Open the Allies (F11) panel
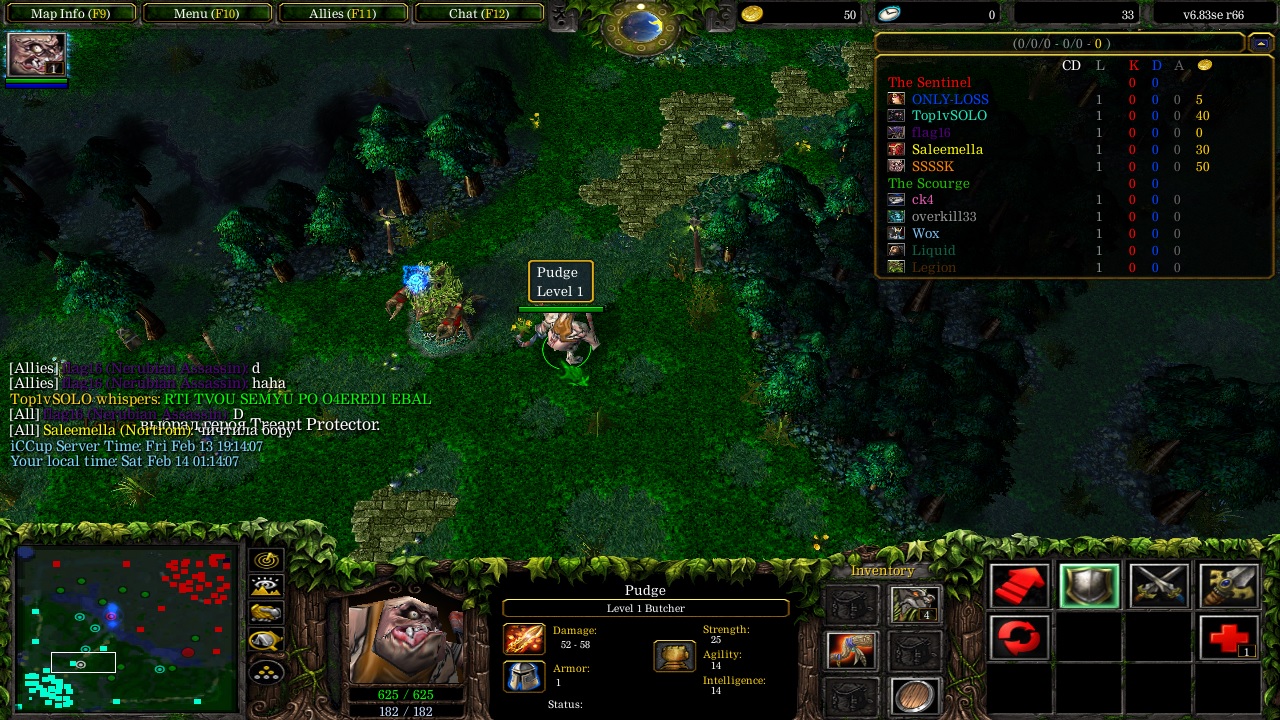This screenshot has height=720, width=1280. tap(342, 14)
